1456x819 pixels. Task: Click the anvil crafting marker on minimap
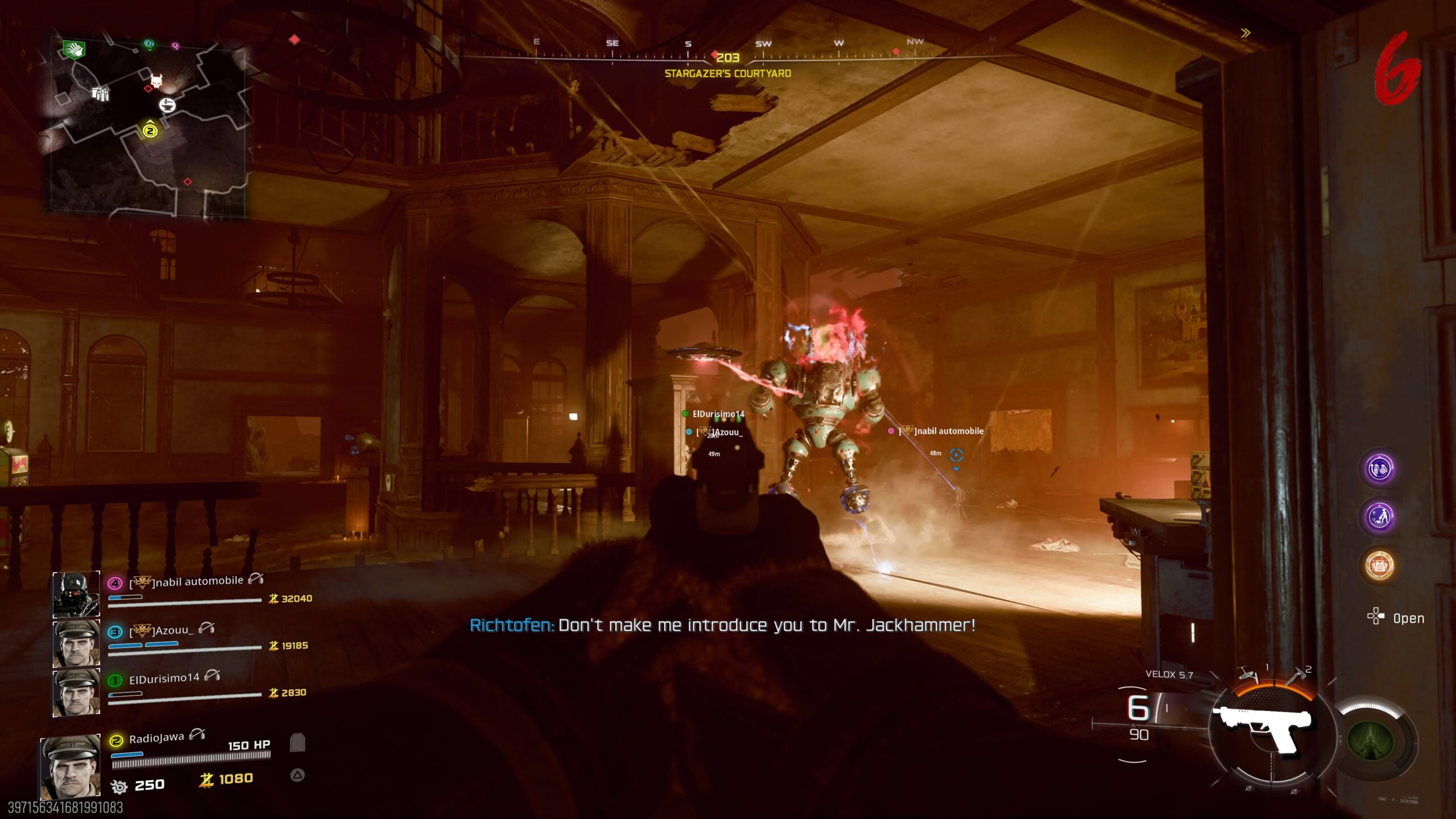167,105
